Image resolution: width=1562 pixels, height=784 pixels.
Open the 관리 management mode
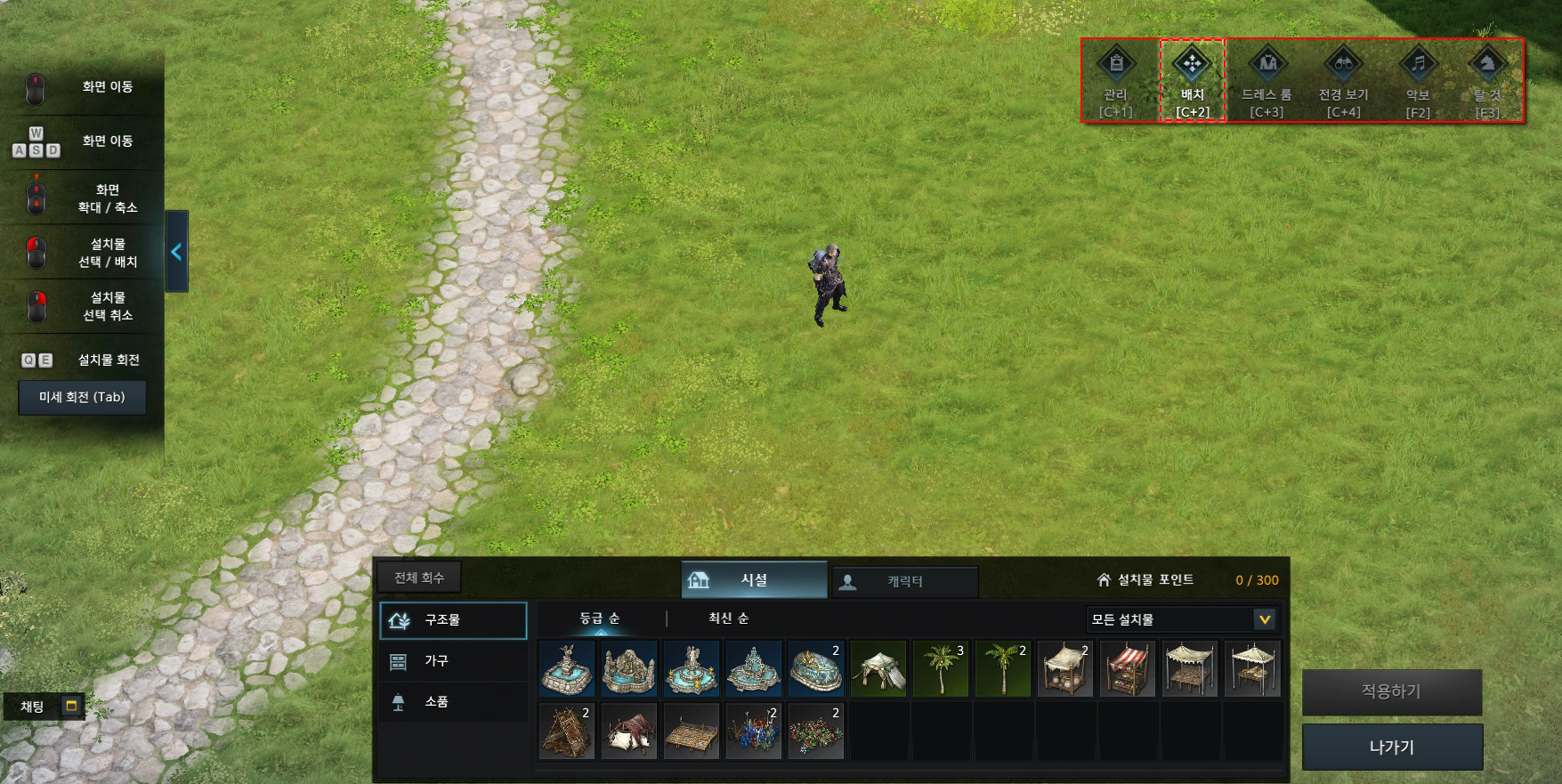coord(1116,77)
